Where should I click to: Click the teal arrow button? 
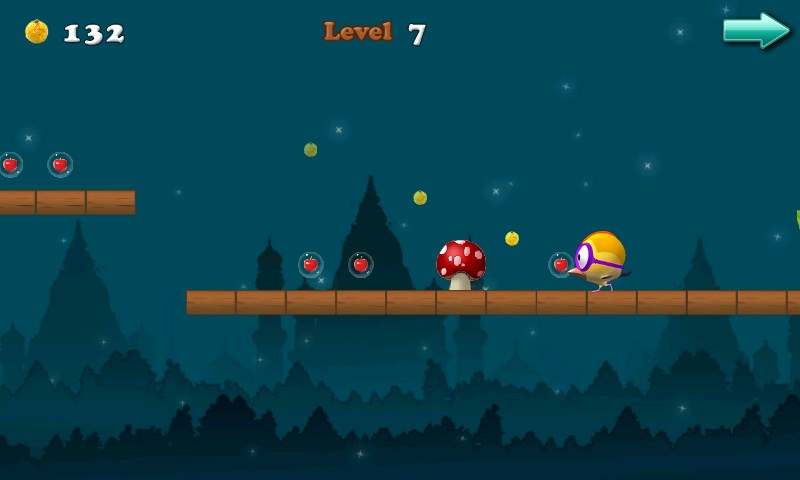pos(756,30)
